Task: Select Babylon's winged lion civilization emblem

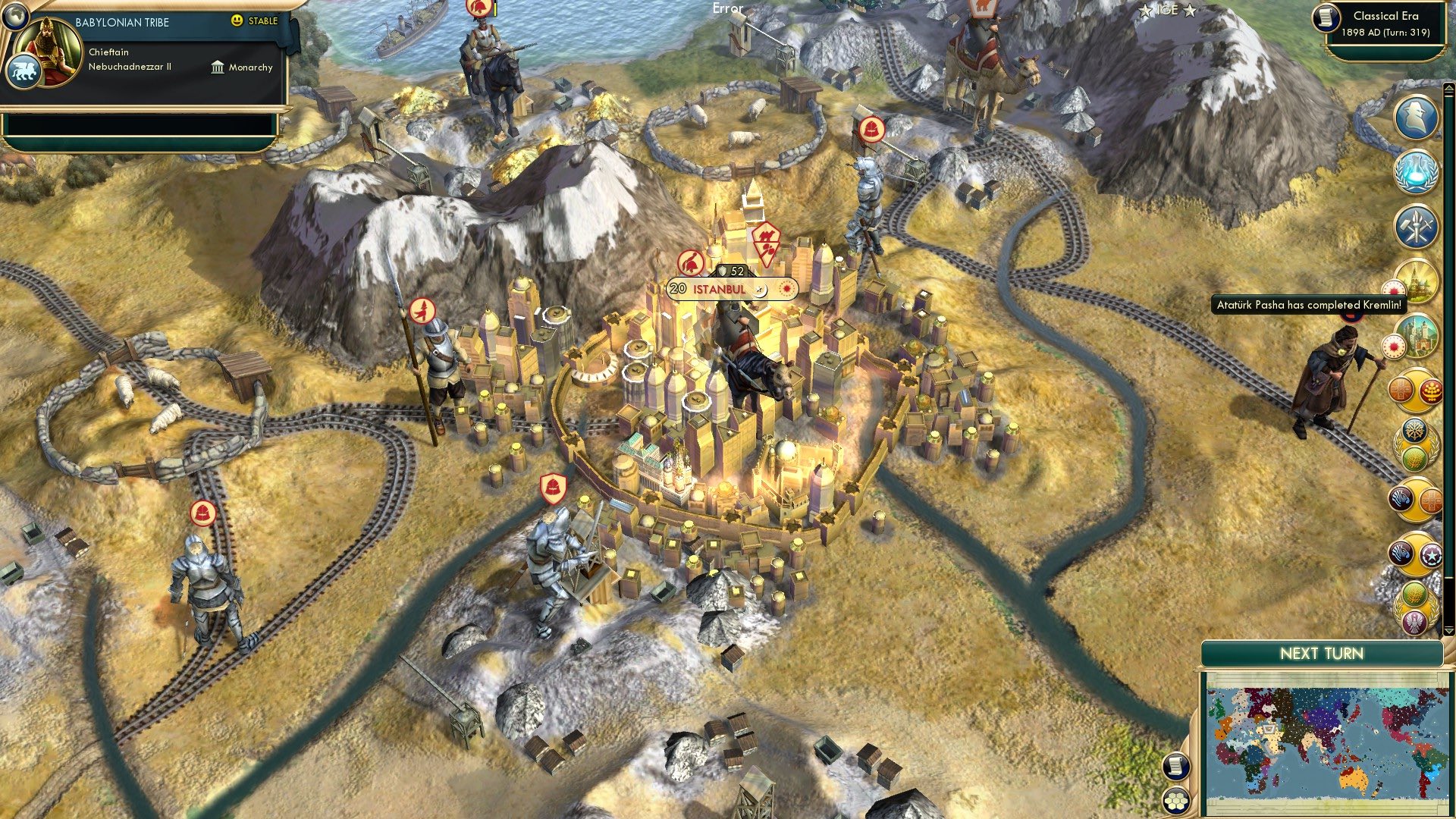Action: click(25, 67)
